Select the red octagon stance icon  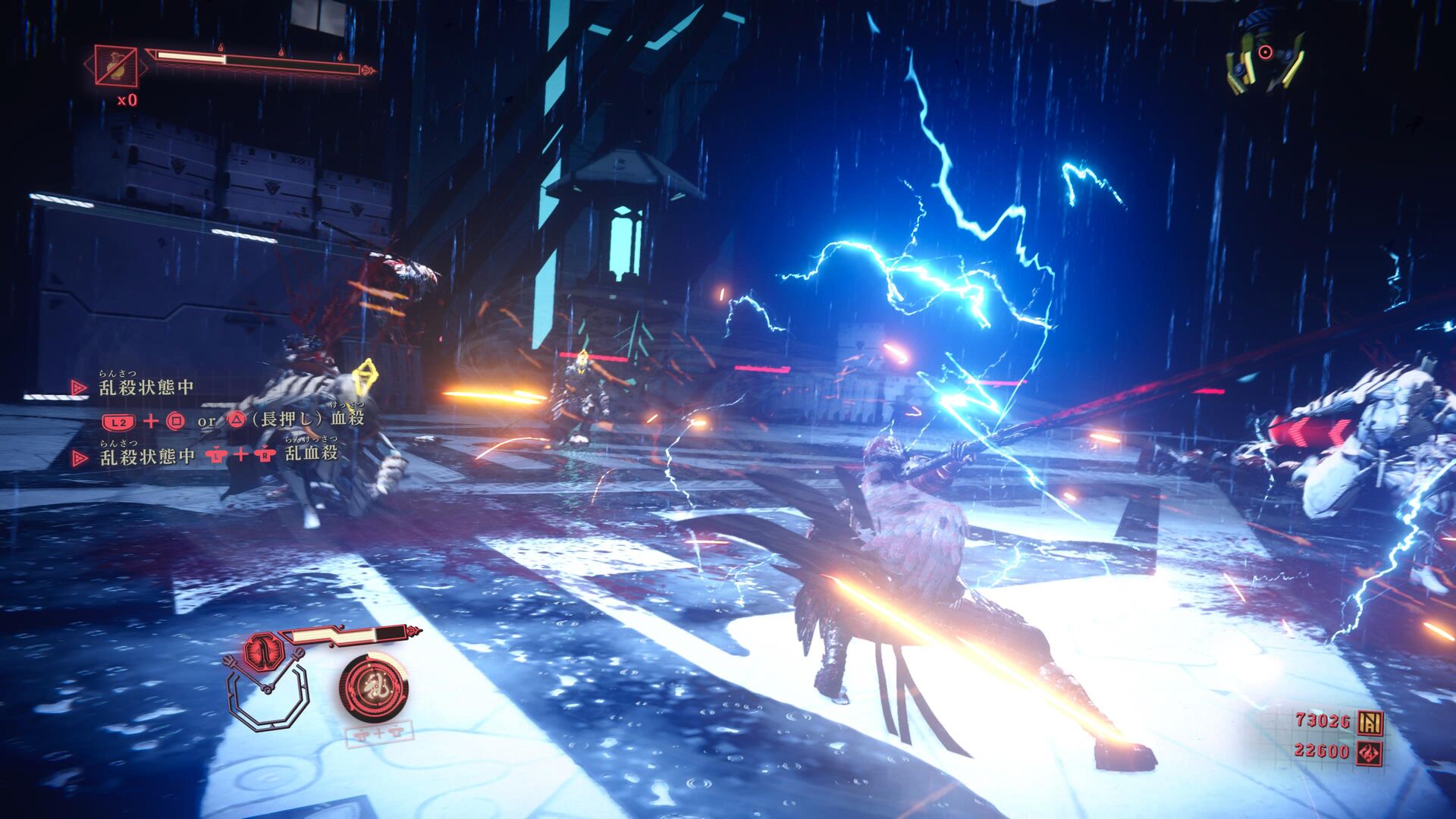263,651
